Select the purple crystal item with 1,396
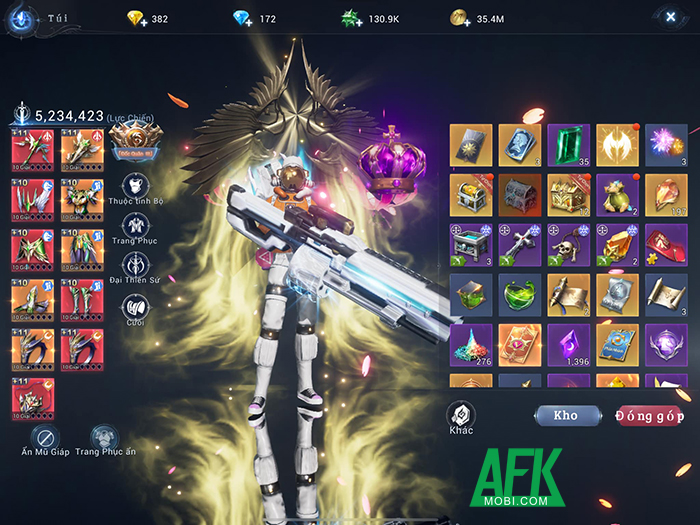 569,345
